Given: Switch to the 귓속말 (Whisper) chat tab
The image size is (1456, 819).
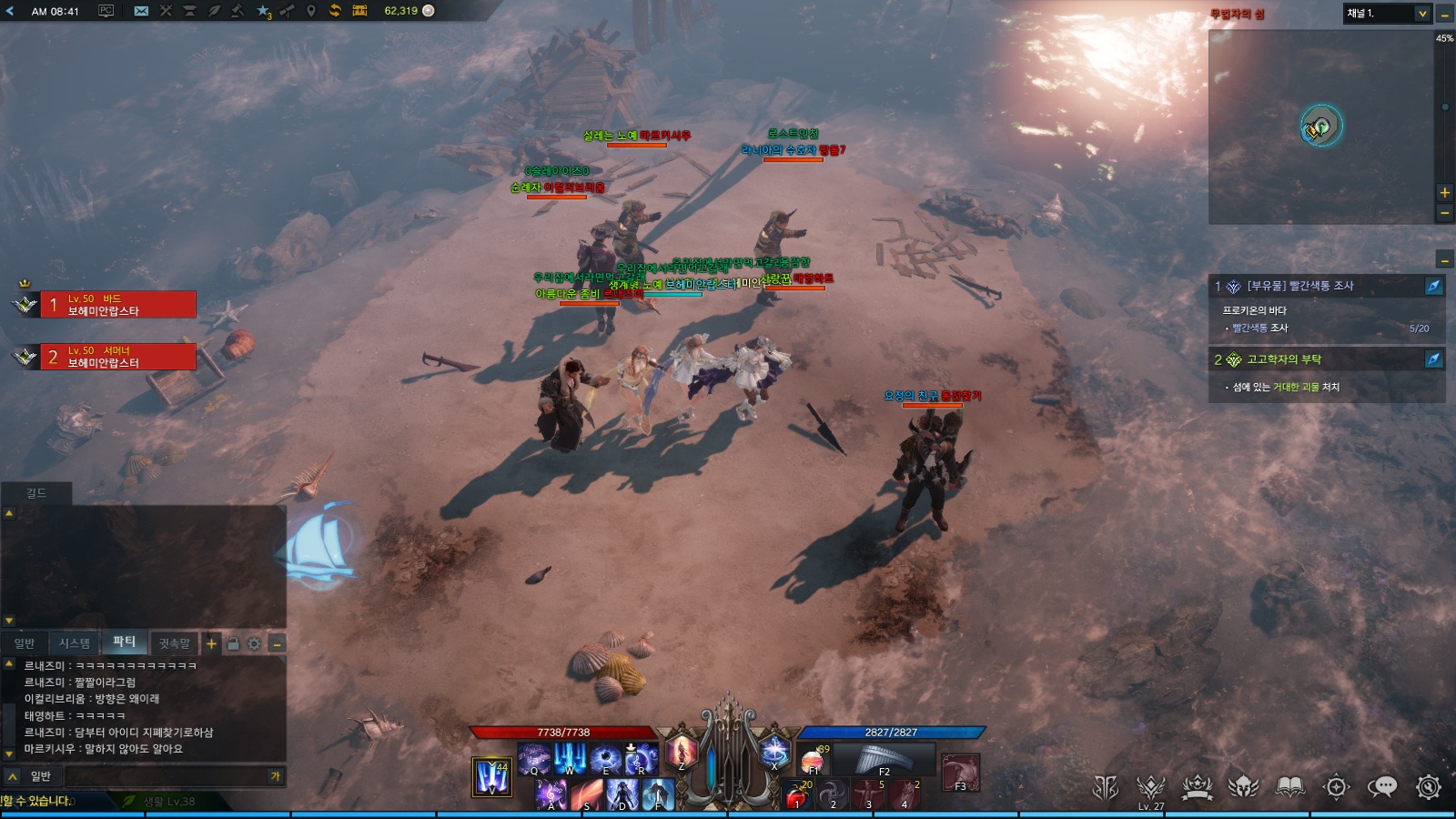Looking at the screenshot, I should click(x=175, y=643).
